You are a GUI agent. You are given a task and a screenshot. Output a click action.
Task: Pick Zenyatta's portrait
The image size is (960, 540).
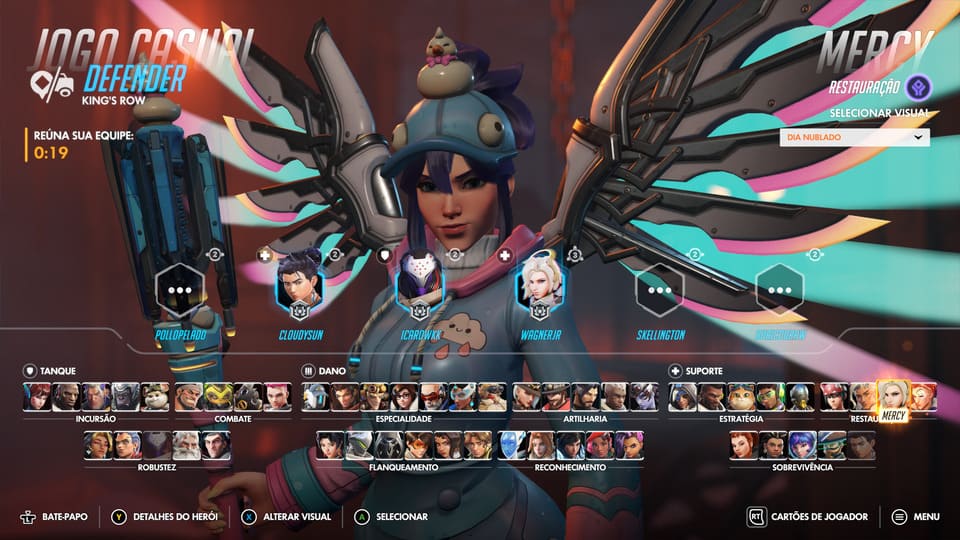coord(799,397)
